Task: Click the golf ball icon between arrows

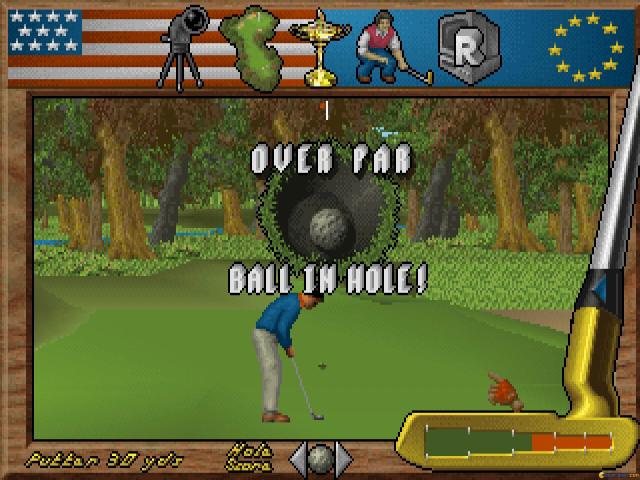Action: pyautogui.click(x=321, y=460)
